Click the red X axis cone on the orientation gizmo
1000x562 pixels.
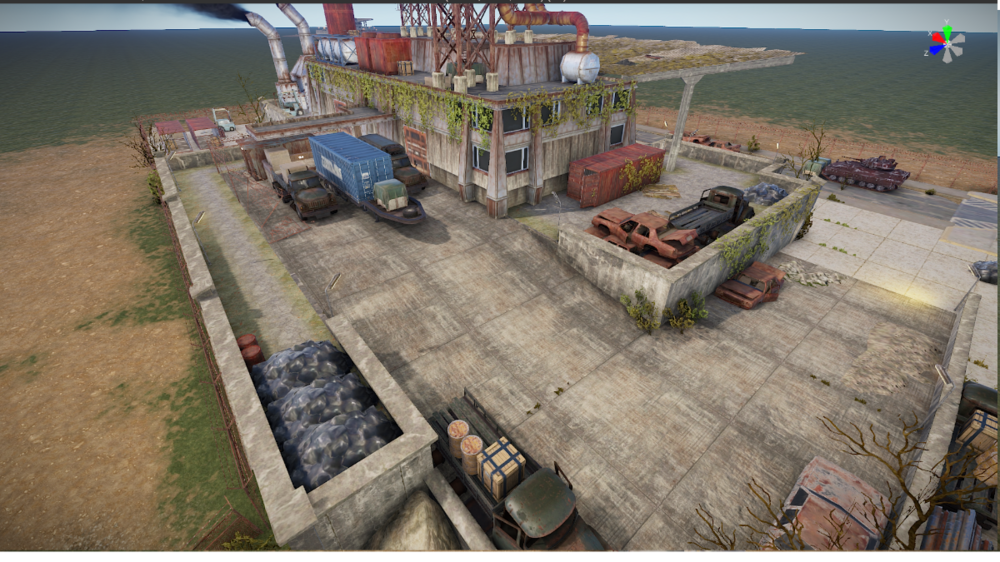[935, 36]
